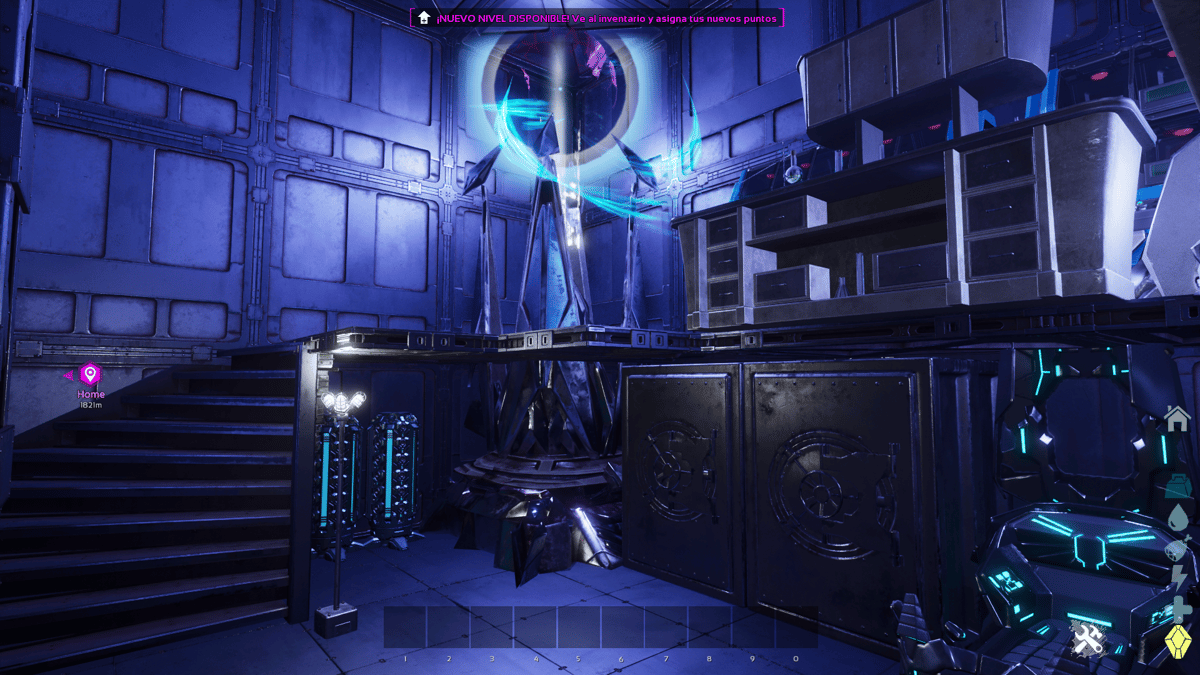Click the new level available notification banner
This screenshot has width=1200, height=675.
[x=596, y=18]
